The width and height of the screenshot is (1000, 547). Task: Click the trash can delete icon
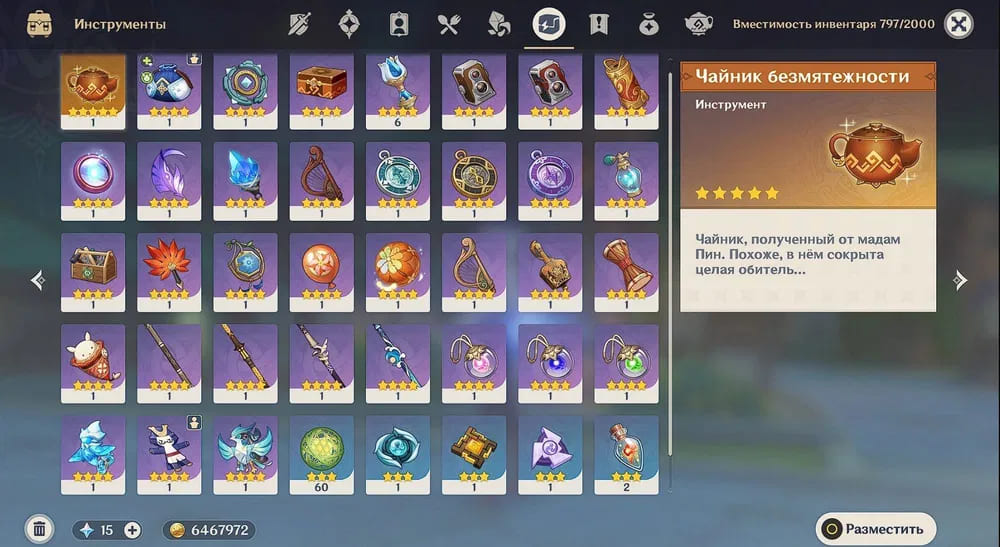pos(39,529)
